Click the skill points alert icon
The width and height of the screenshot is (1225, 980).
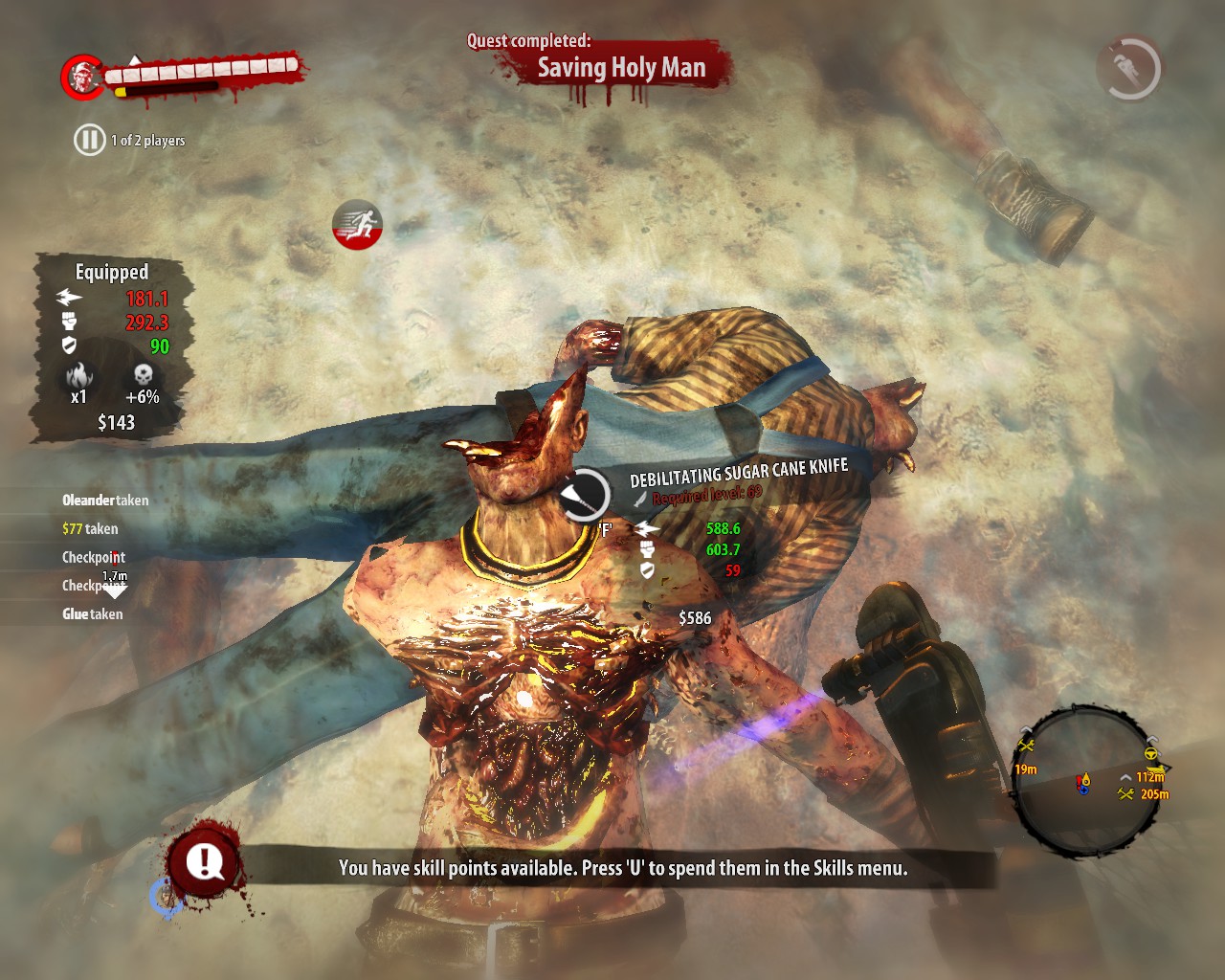[x=203, y=861]
